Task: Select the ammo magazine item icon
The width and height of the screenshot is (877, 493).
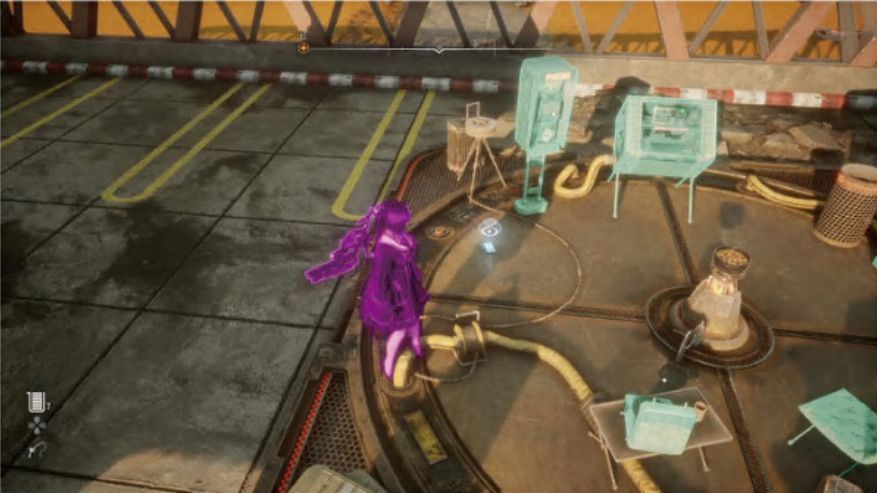Action: (37, 402)
